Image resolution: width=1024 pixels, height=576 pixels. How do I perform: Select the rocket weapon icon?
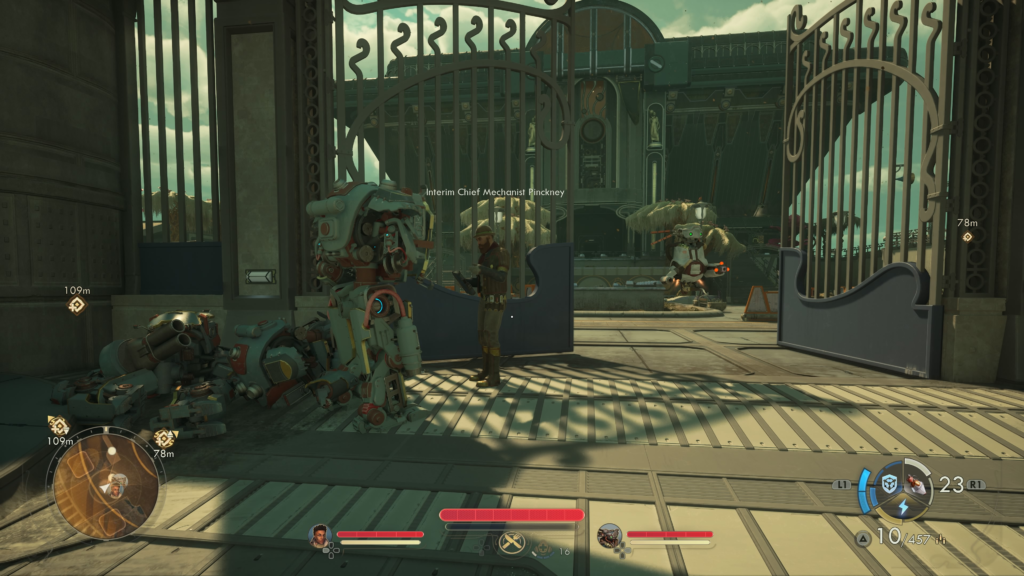pos(917,485)
